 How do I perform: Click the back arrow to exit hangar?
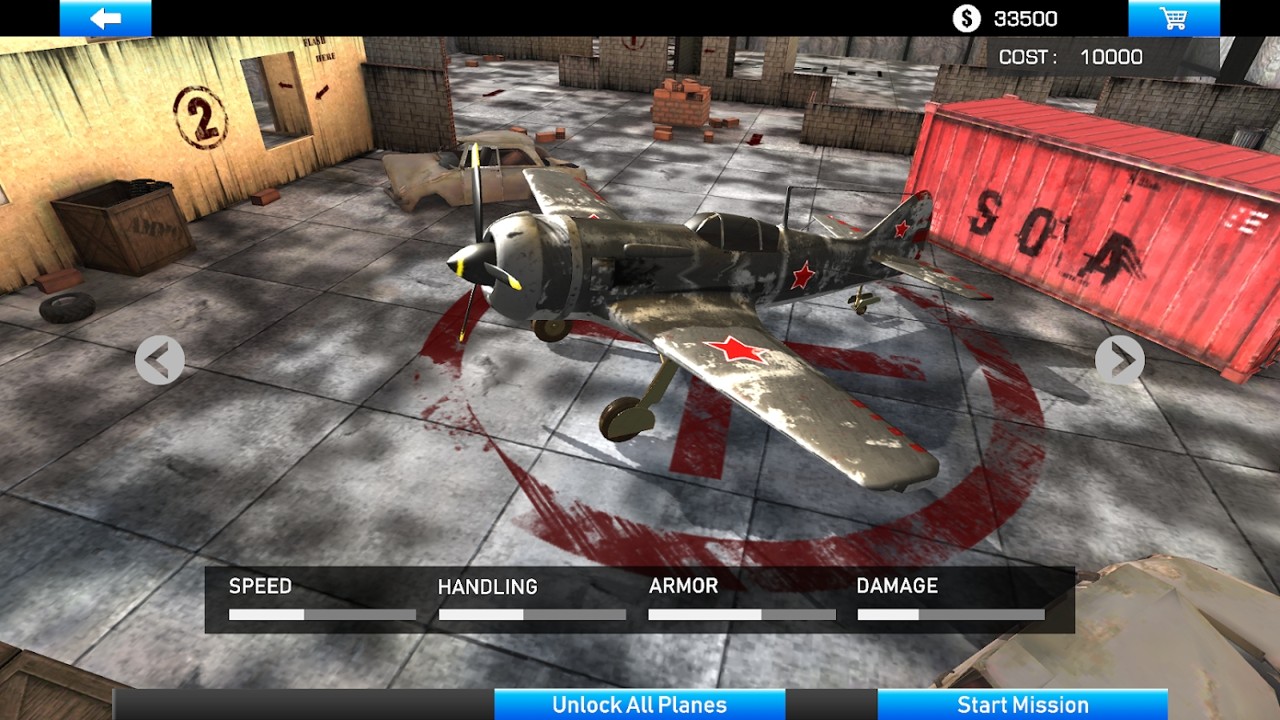point(107,15)
